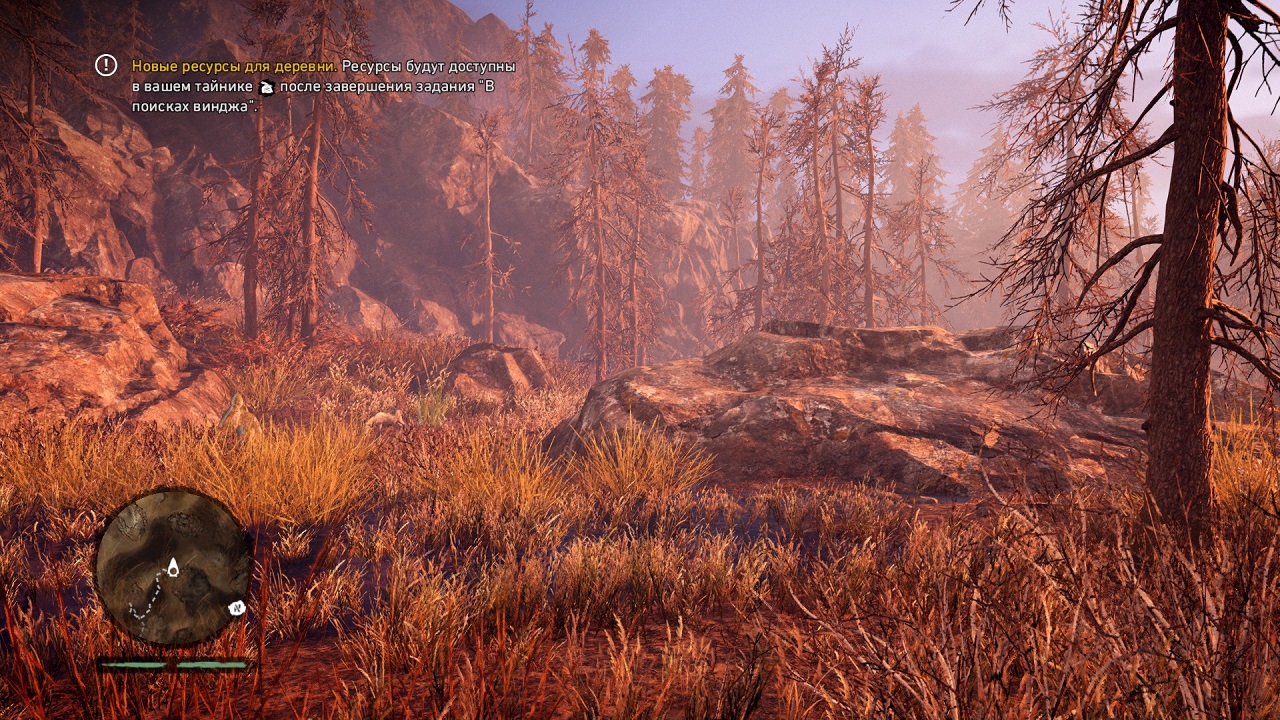Click the circular minimap
1280x720 pixels.
pos(172,567)
